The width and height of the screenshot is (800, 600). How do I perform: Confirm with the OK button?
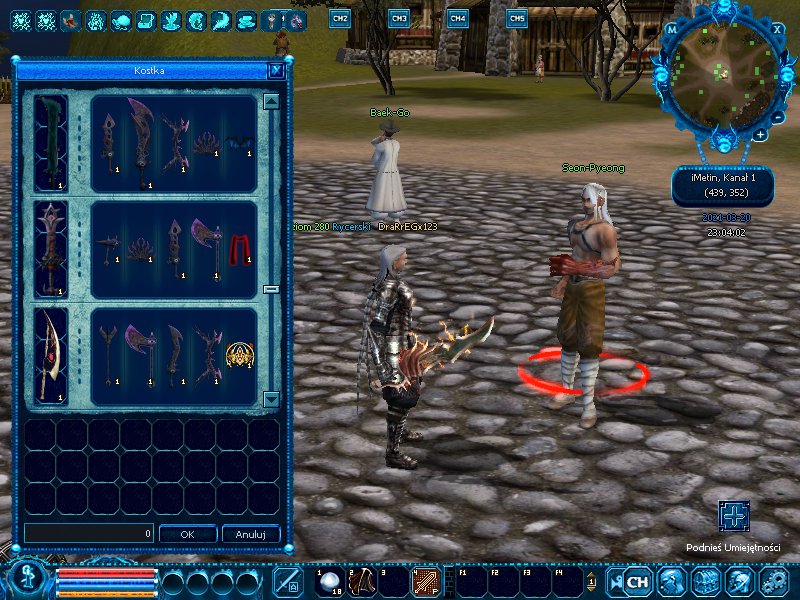coord(187,534)
